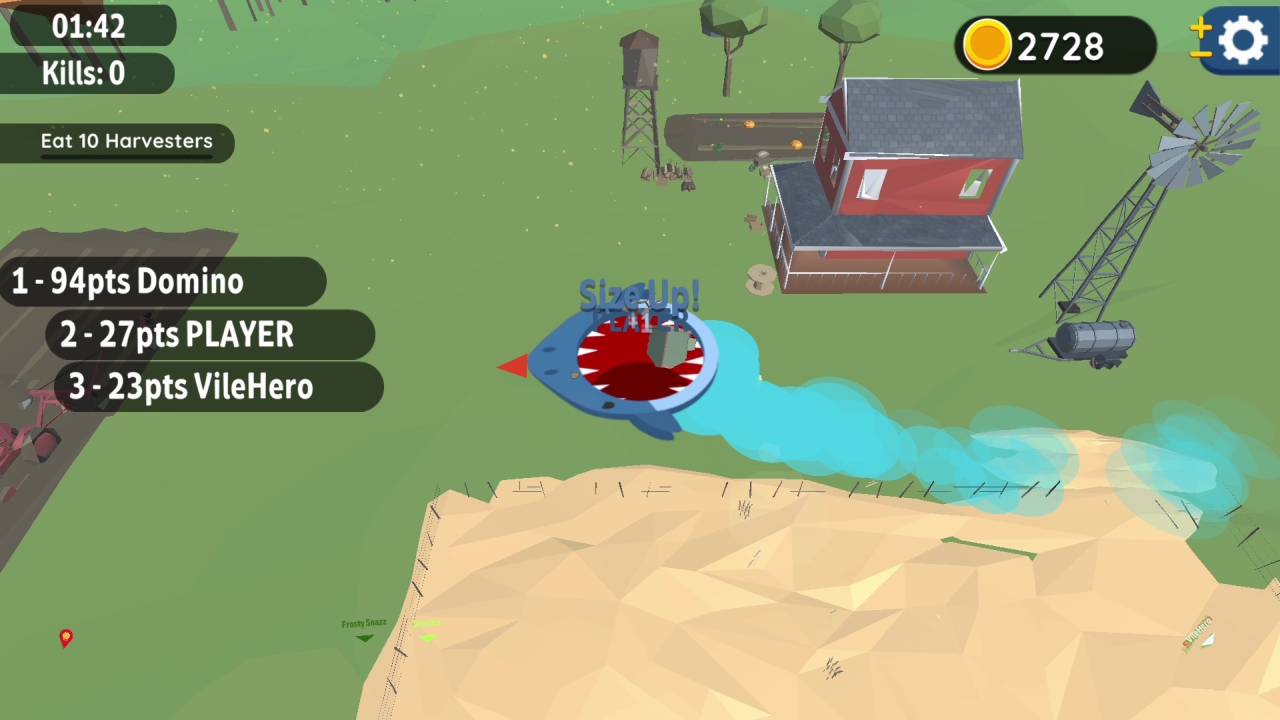Select the red map pin marker
The width and height of the screenshot is (1280, 720).
pos(66,638)
